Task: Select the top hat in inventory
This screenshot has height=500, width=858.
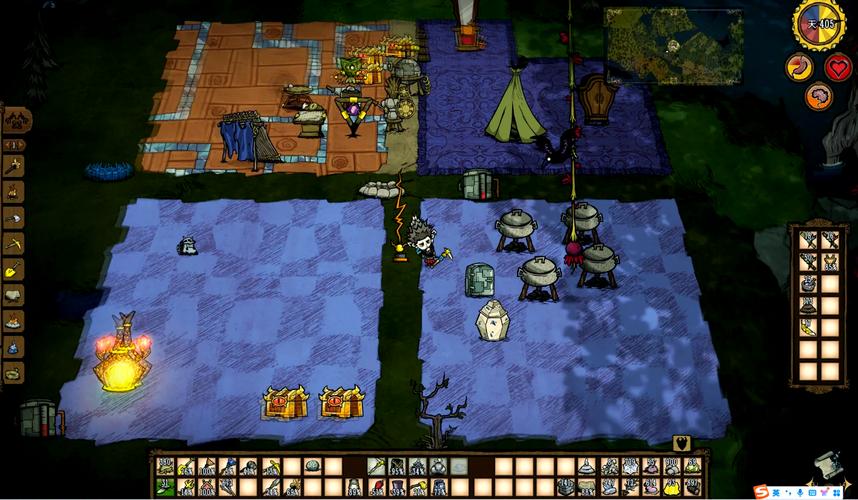Action: pos(416,486)
